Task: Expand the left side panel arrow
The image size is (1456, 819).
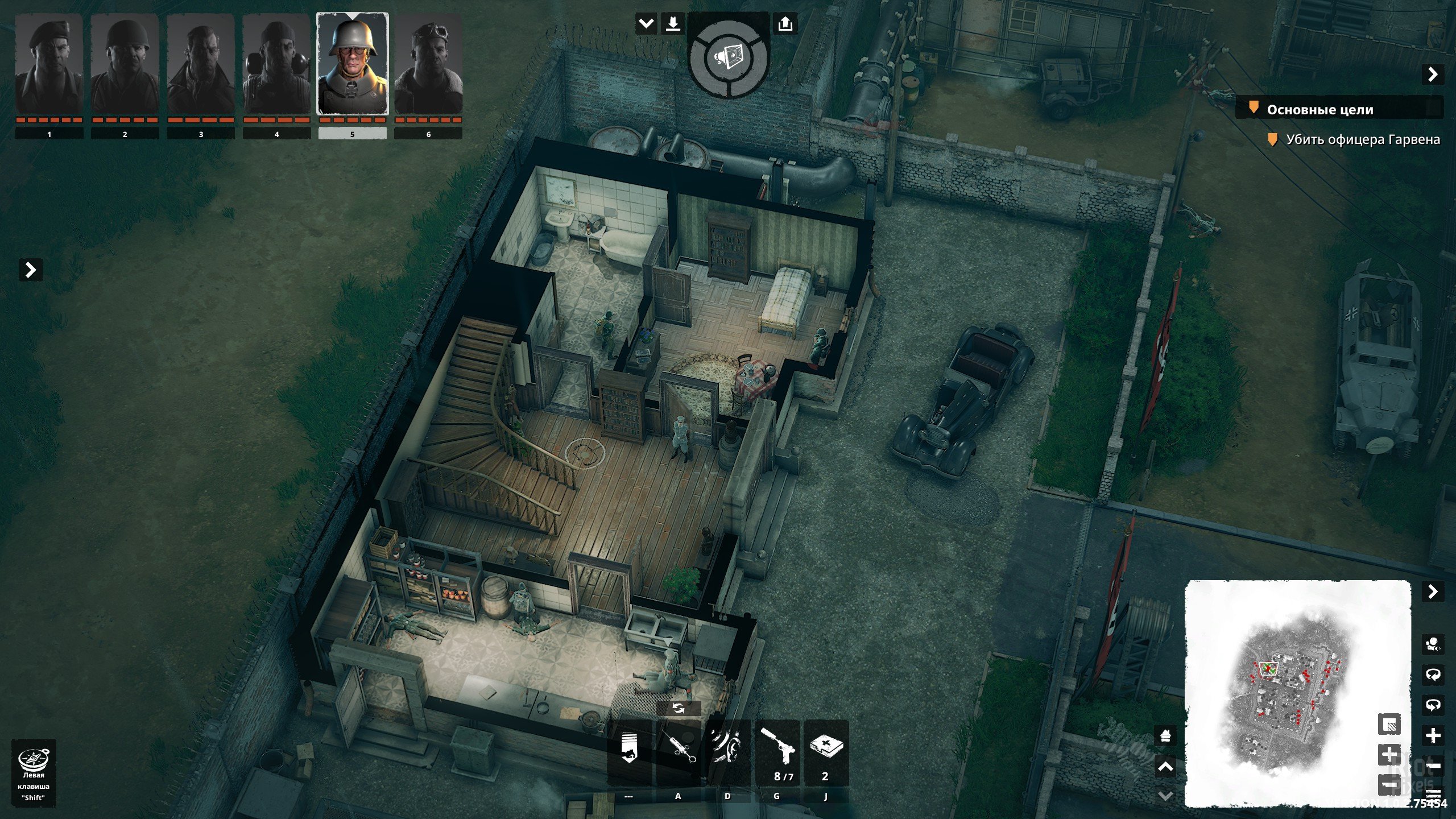Action: click(x=31, y=270)
